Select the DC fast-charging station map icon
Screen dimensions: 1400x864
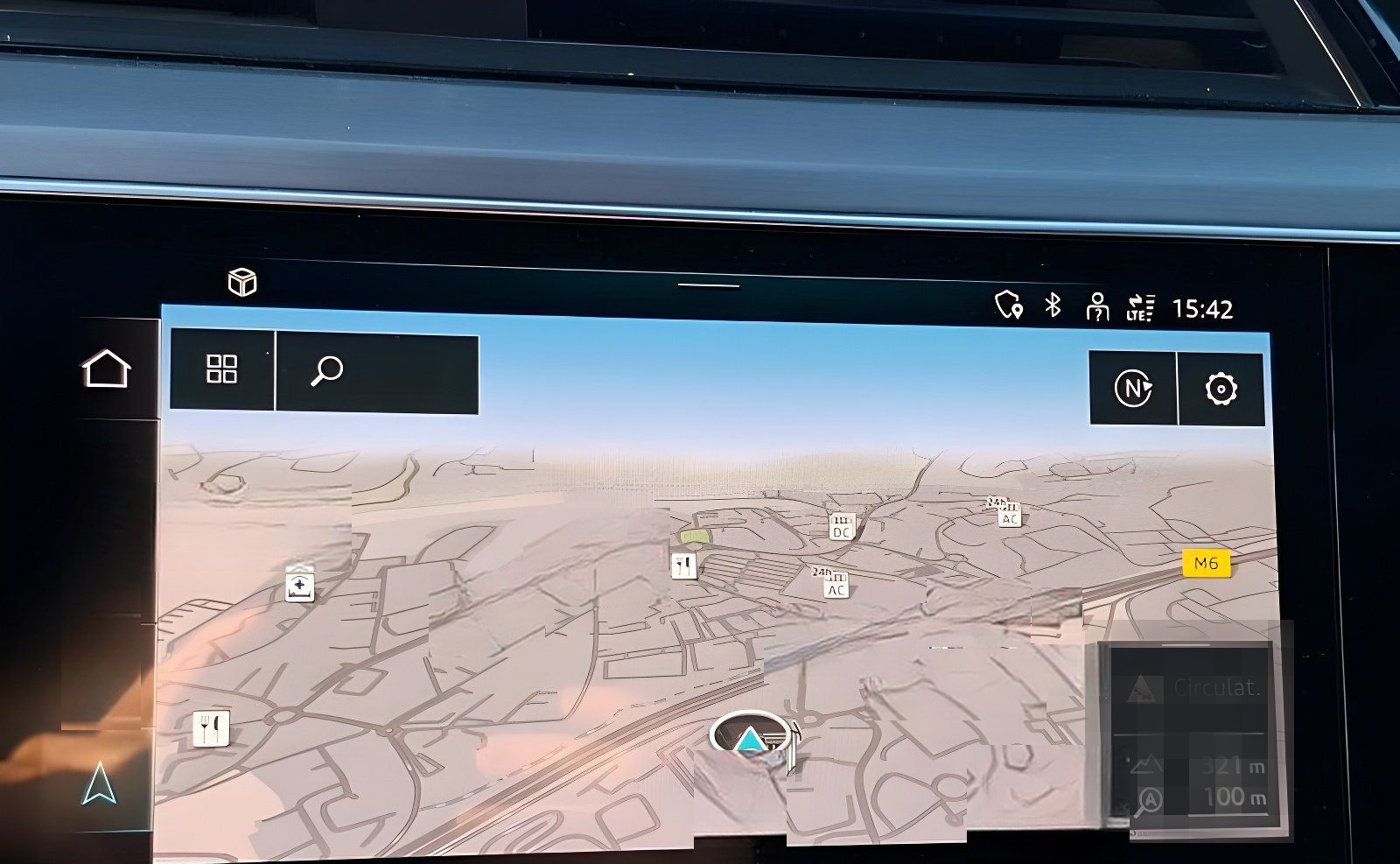click(843, 527)
